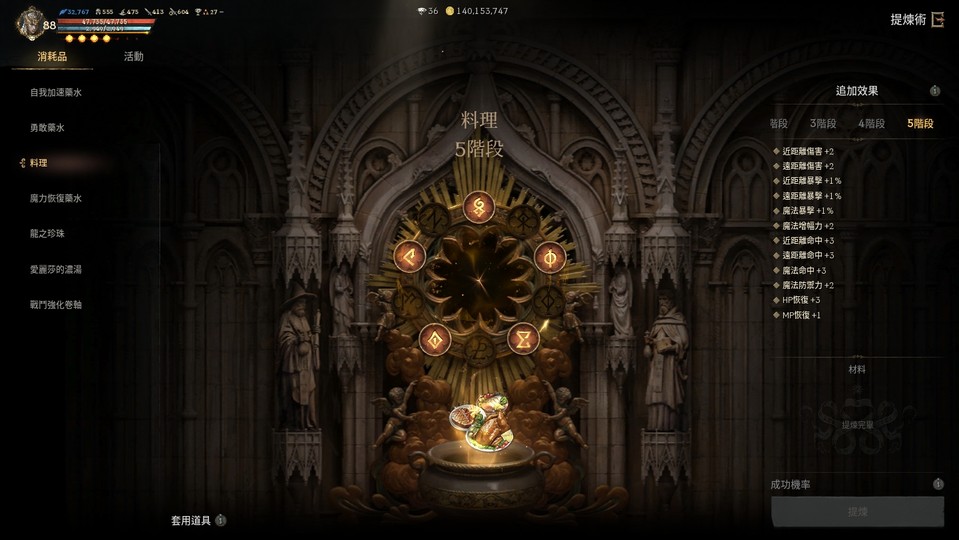The image size is (959, 540).
Task: Select 自我加速藥水 from the list
Action: (x=54, y=93)
